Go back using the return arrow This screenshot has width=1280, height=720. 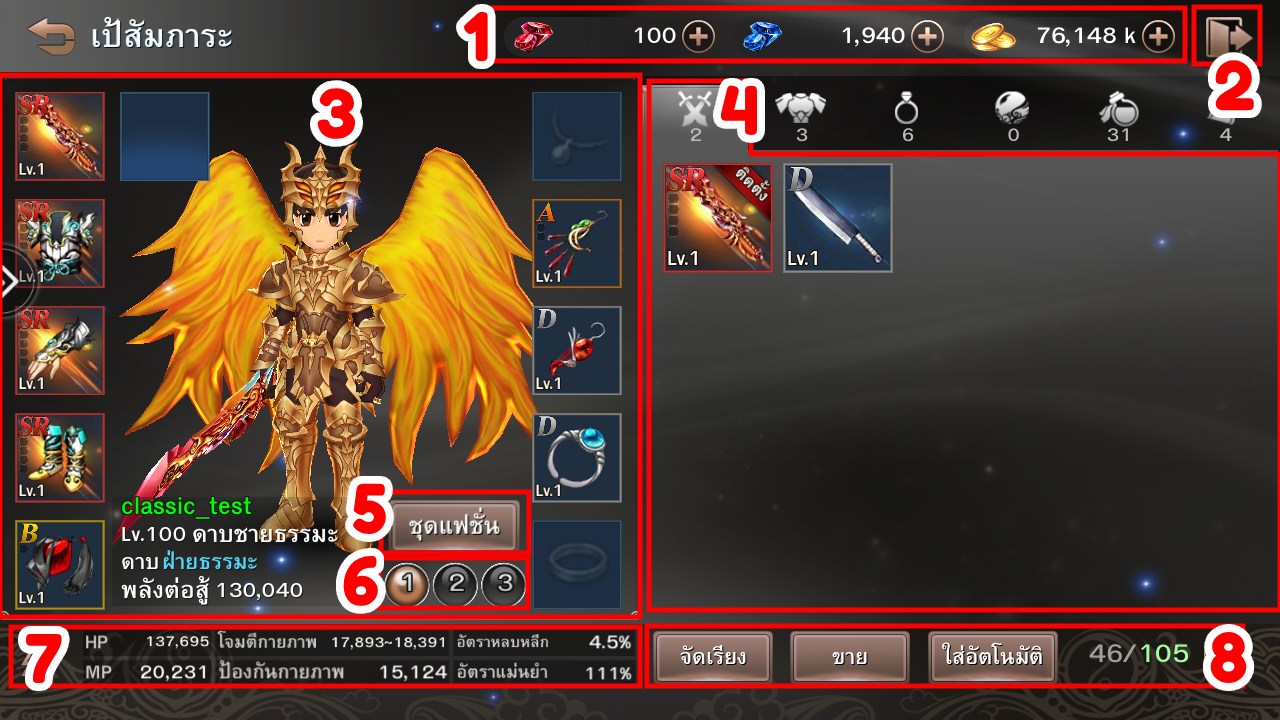(52, 37)
